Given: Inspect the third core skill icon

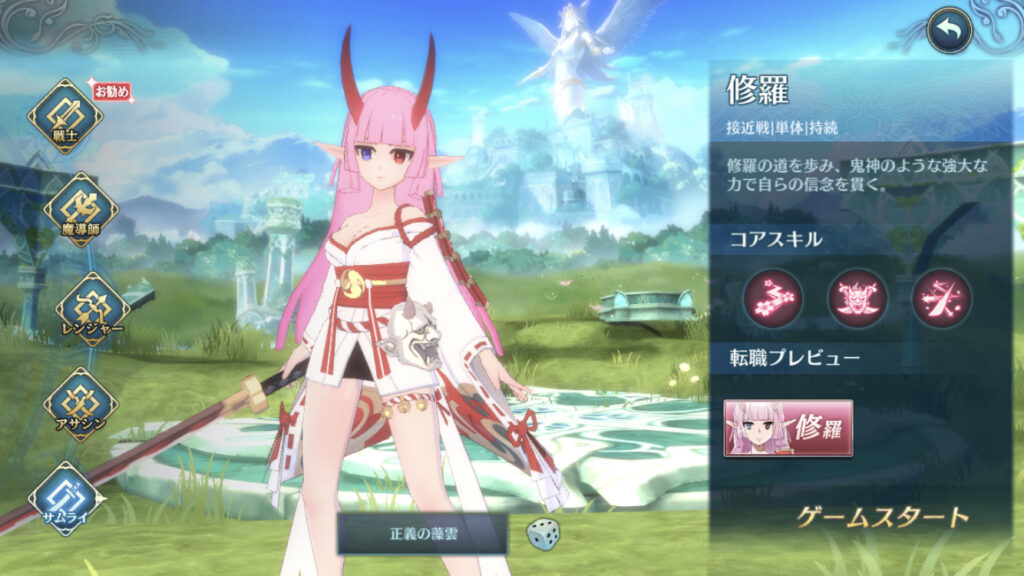Looking at the screenshot, I should pos(941,299).
